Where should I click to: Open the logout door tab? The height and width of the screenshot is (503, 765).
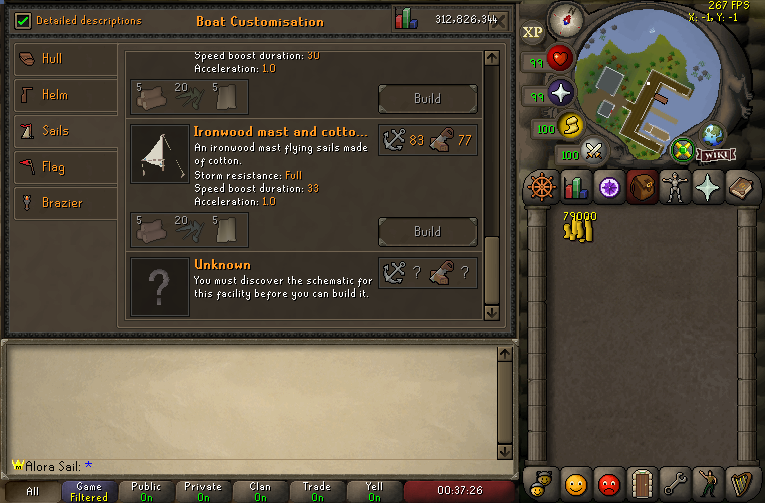(x=642, y=484)
